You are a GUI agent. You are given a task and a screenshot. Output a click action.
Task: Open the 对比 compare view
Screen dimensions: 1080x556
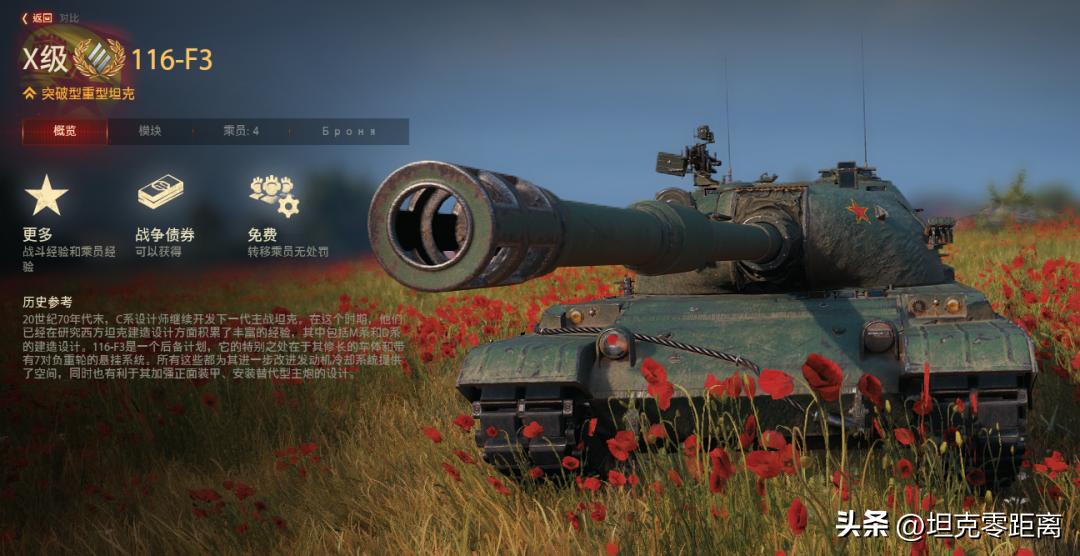point(69,17)
